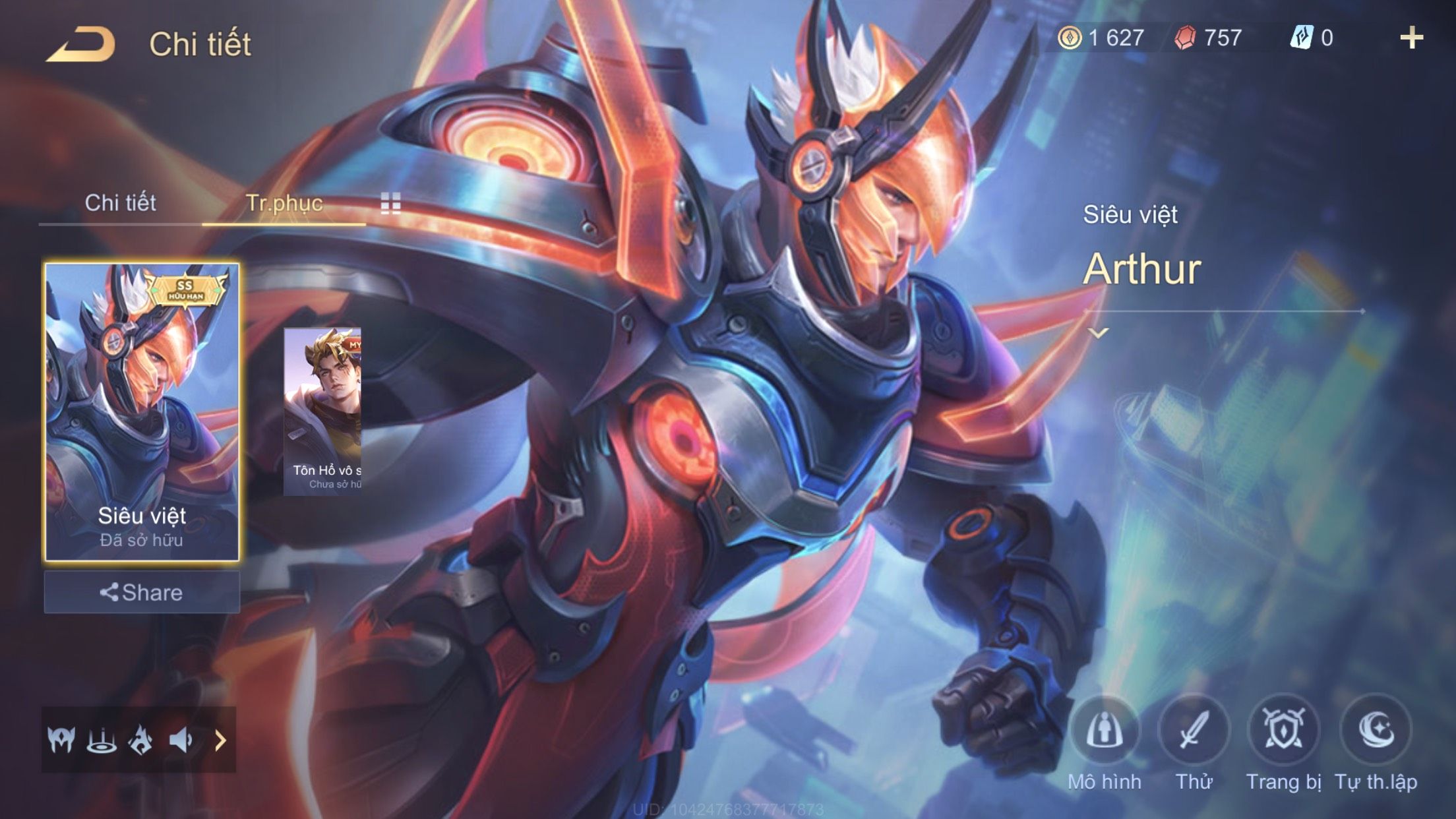Click the speaker sound effect icon
The image size is (1456, 819).
[180, 740]
